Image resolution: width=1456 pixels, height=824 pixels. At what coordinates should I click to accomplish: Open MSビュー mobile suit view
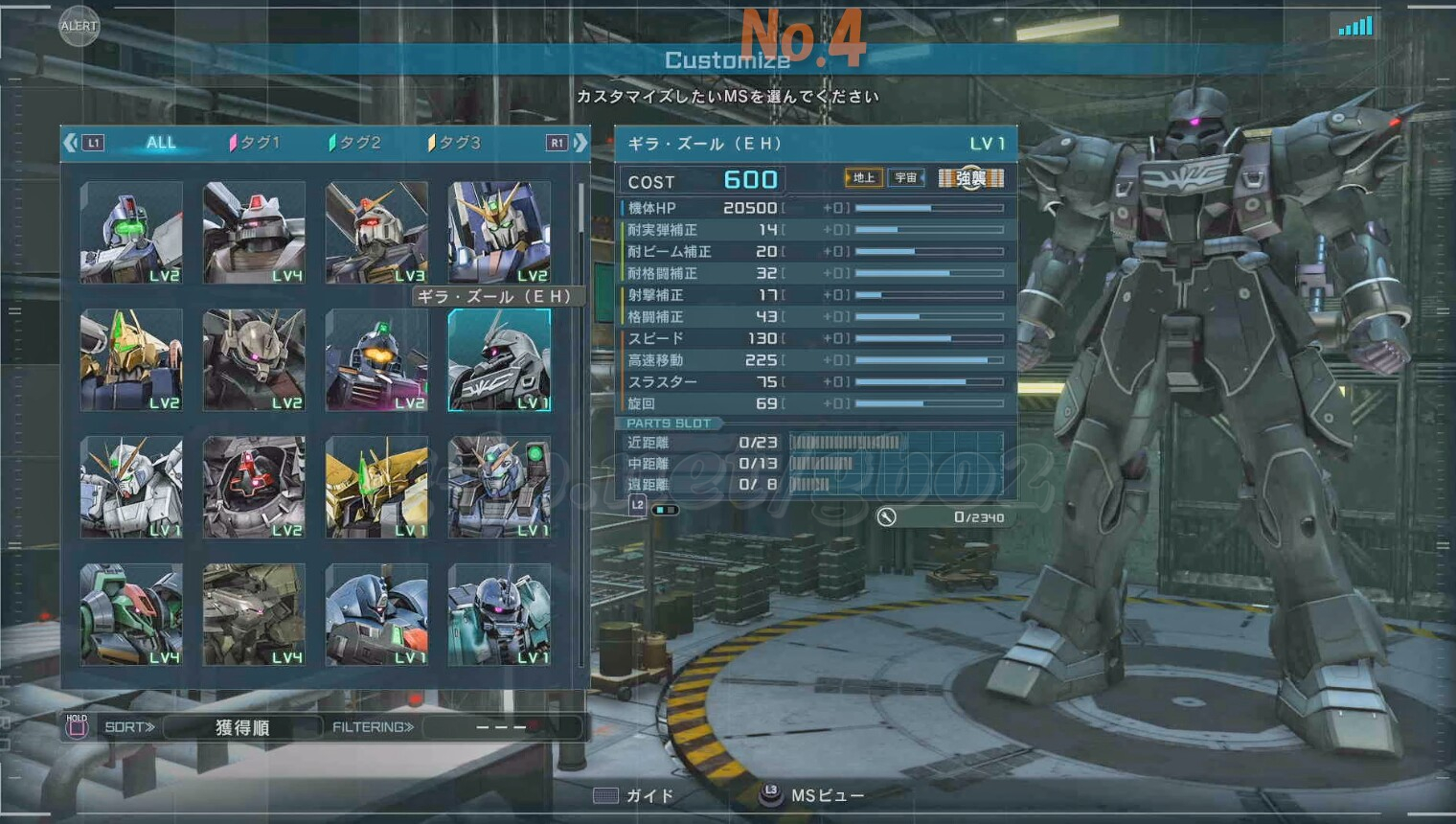point(814,796)
